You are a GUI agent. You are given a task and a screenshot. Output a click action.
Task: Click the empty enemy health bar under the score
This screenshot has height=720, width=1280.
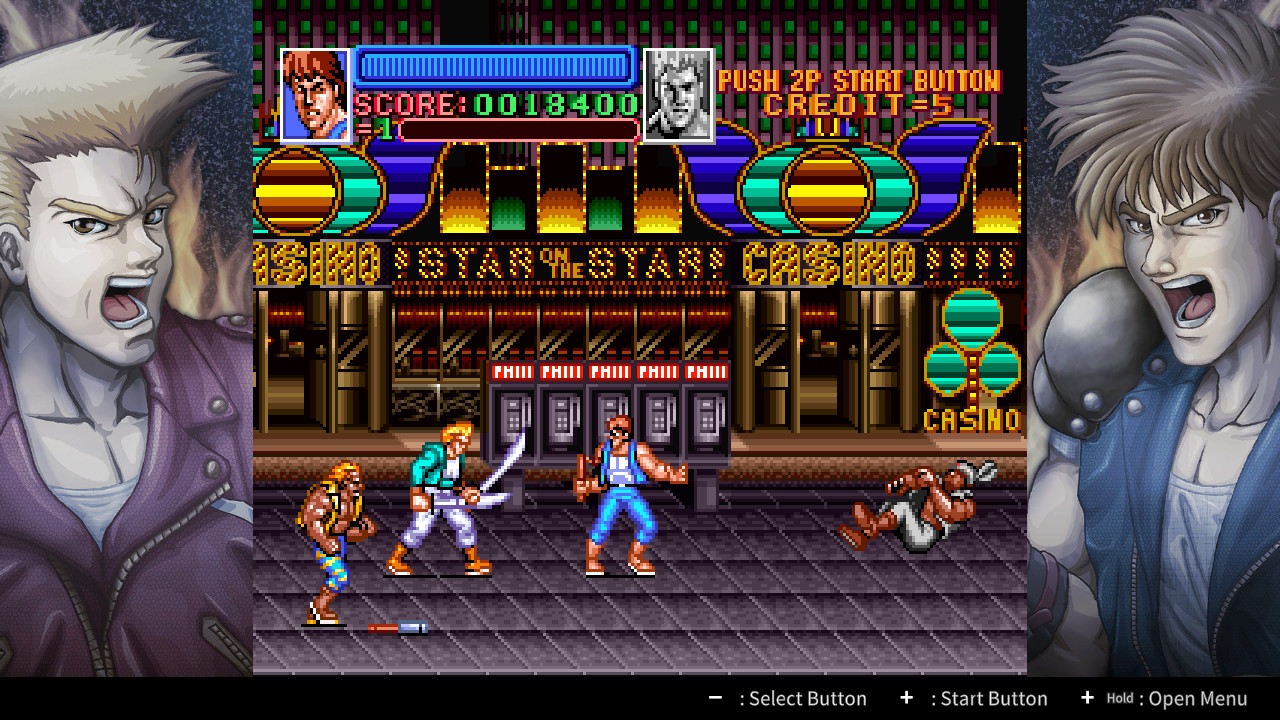click(x=520, y=128)
